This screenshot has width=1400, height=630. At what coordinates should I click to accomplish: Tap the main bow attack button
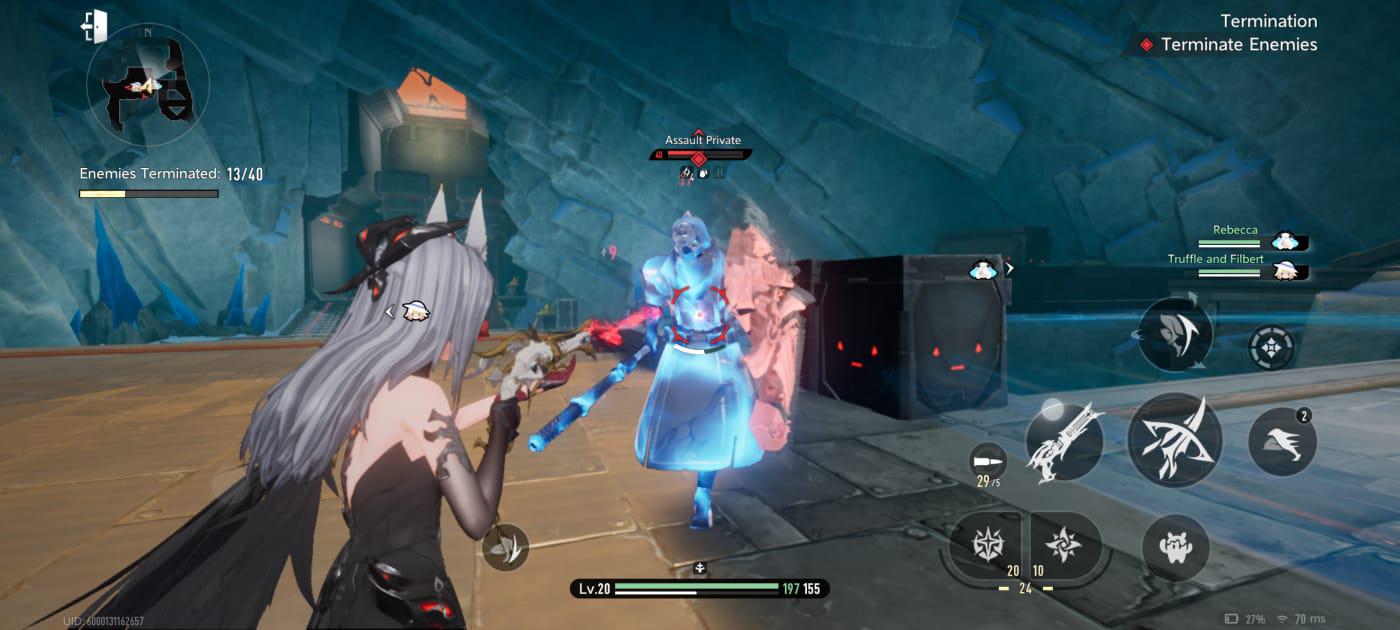(1174, 440)
